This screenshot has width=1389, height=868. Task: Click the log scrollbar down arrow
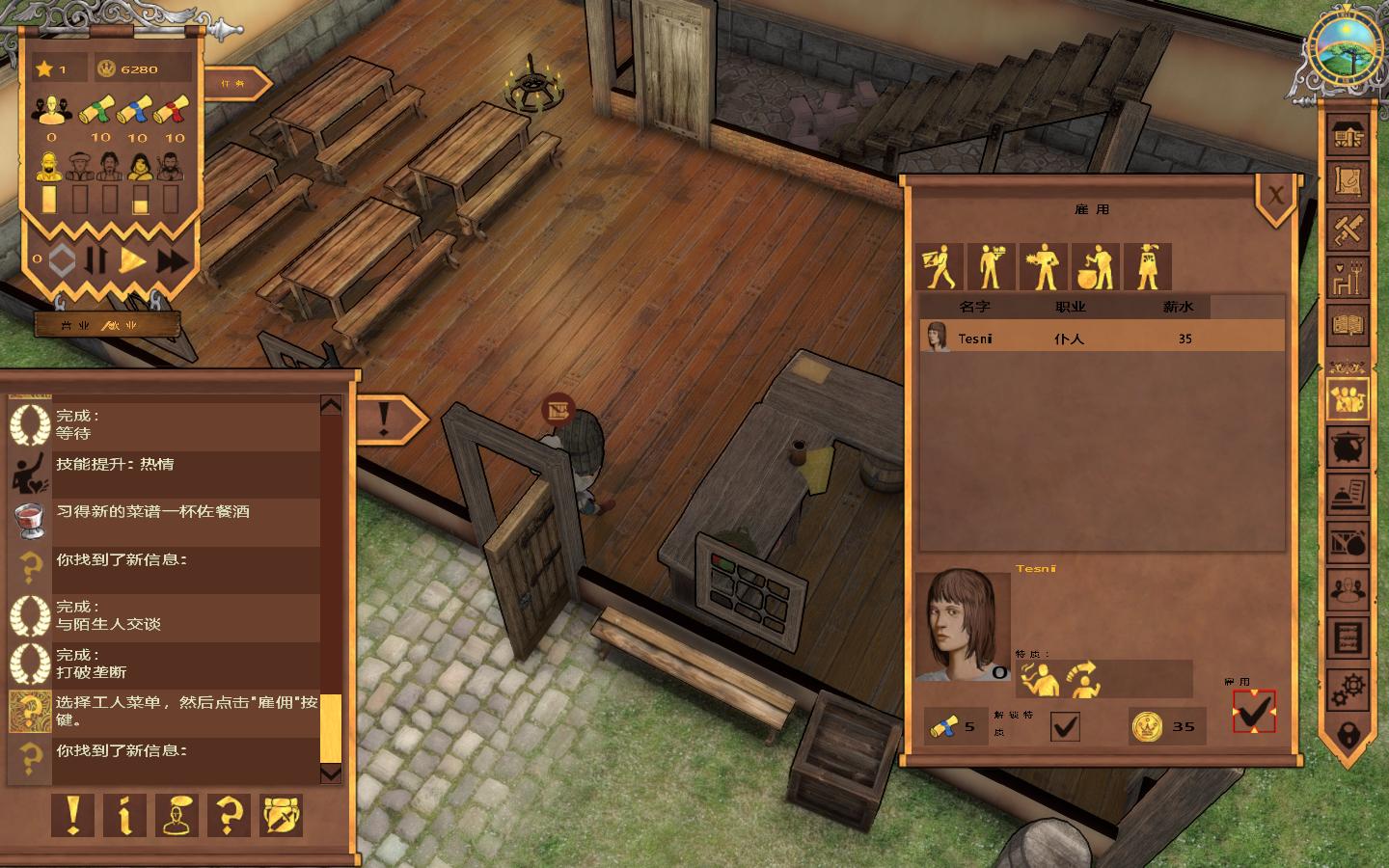(330, 773)
